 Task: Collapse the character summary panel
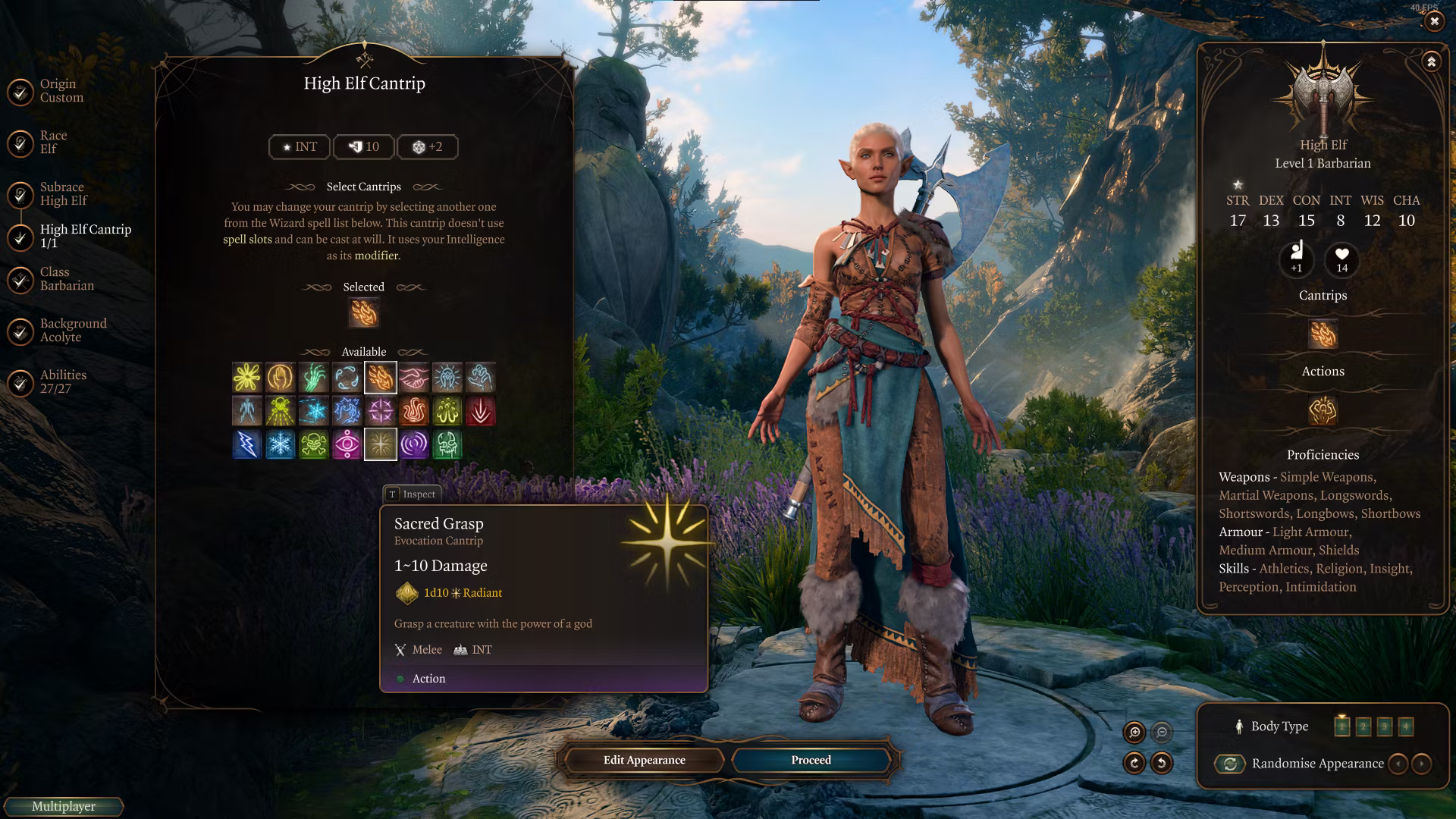click(x=1431, y=62)
